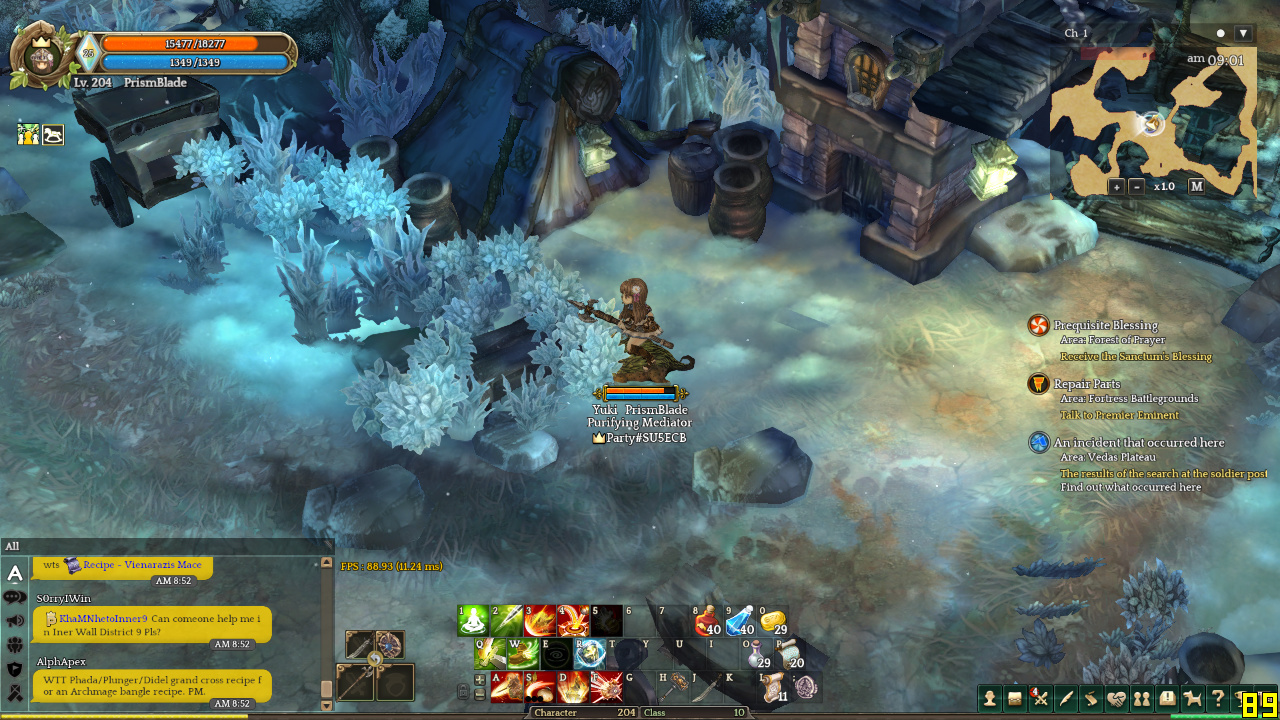Open the full map with M button
Image resolution: width=1280 pixels, height=720 pixels.
(1196, 186)
